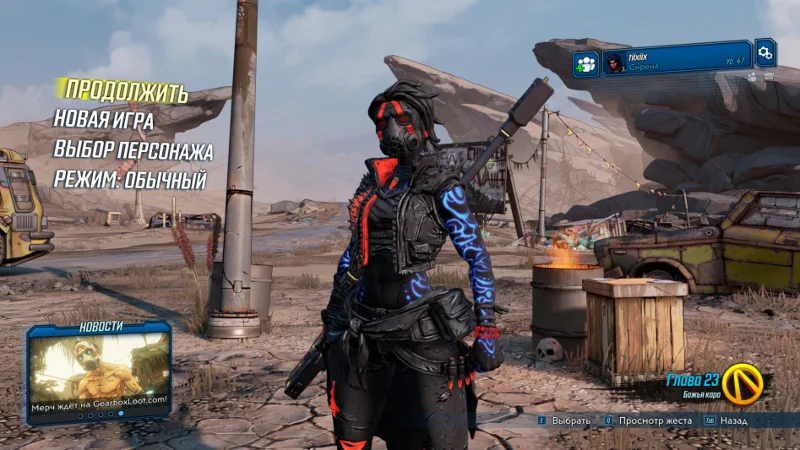Start a new game via НОВАЯ ИГРА

point(104,121)
